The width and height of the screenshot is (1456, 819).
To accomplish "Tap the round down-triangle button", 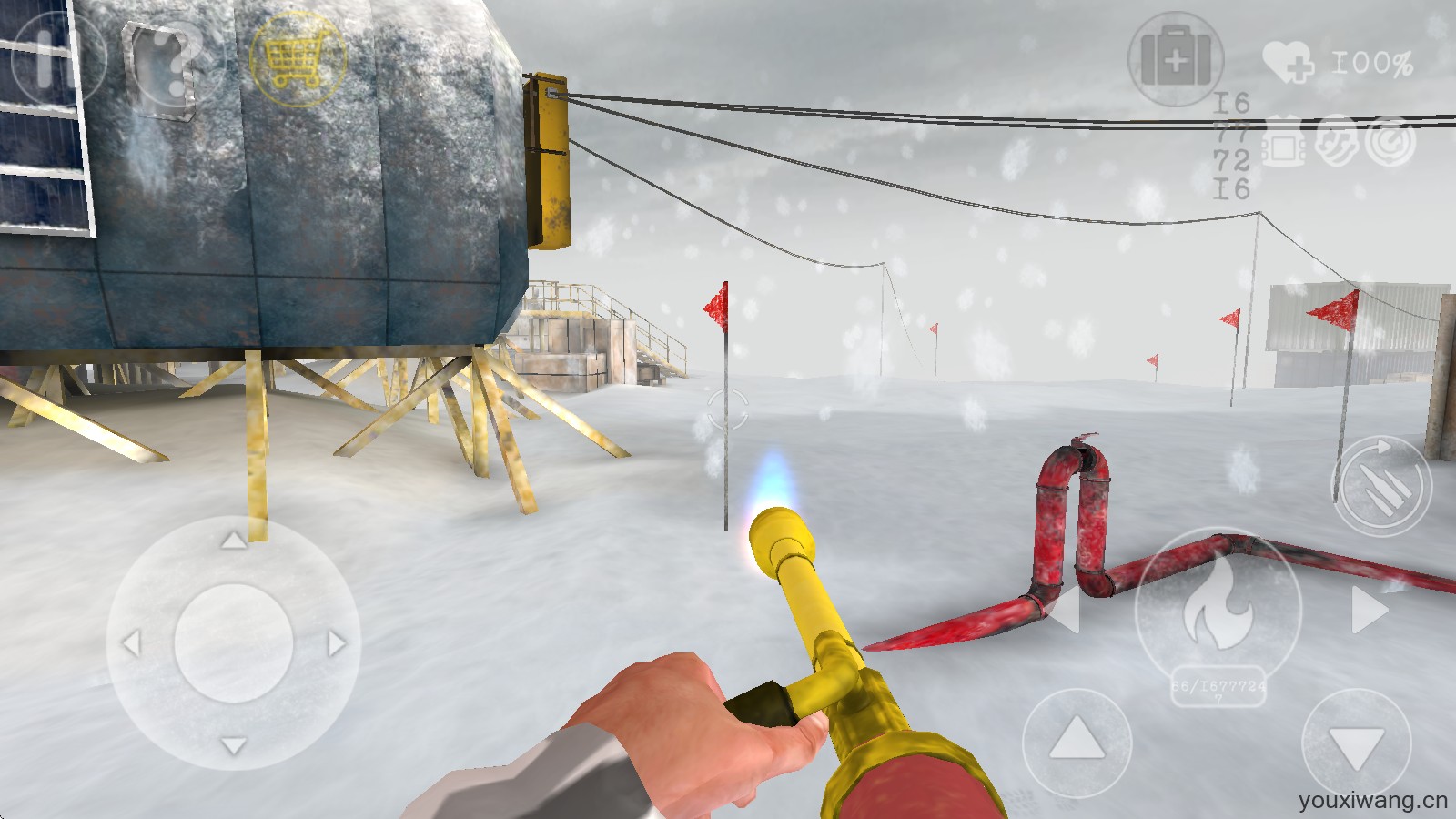I will click(x=1356, y=744).
